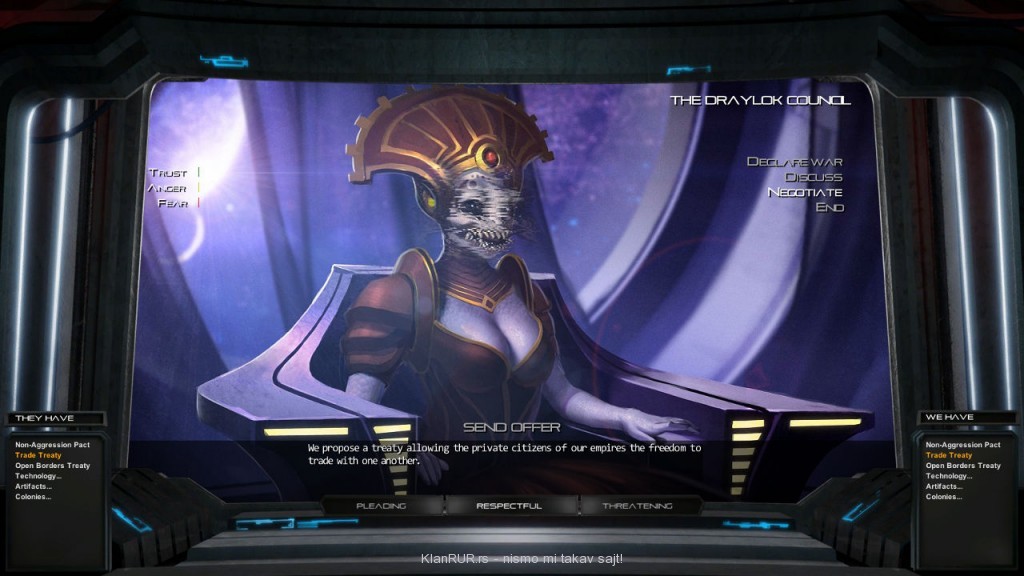Choose Declare War on the Draylok Council

tap(794, 162)
